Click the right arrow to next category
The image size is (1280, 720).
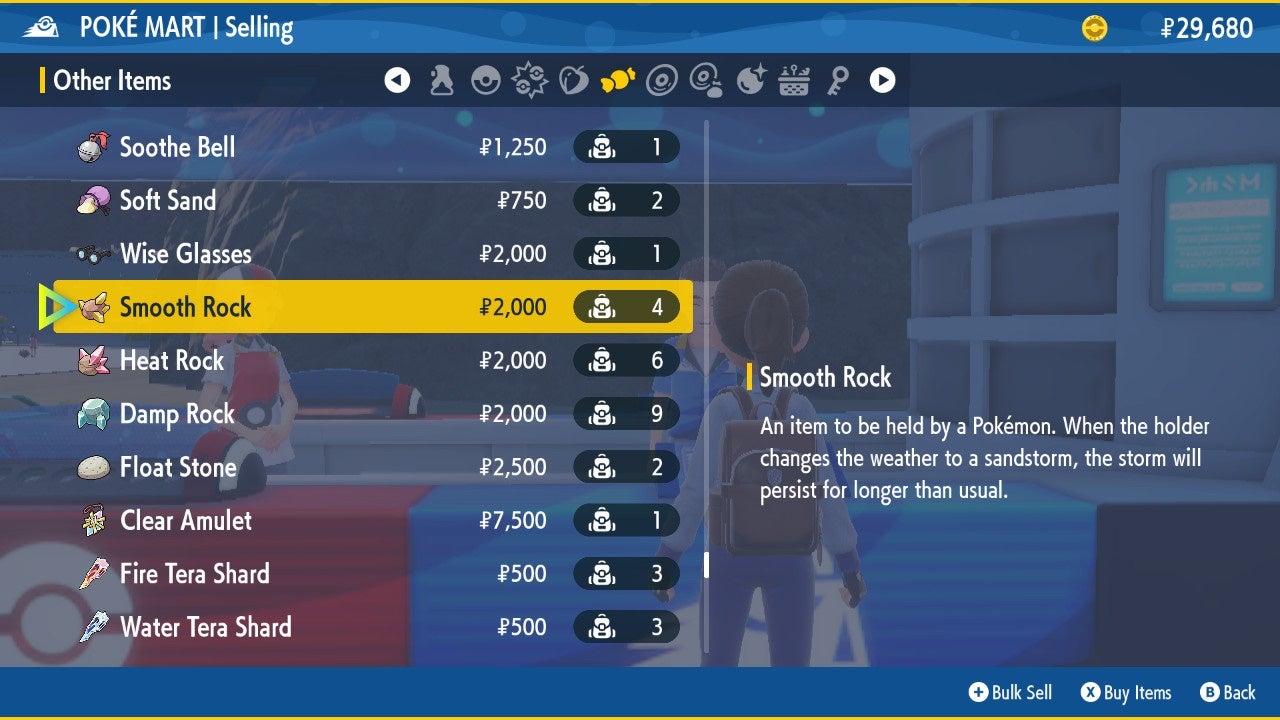click(x=881, y=80)
